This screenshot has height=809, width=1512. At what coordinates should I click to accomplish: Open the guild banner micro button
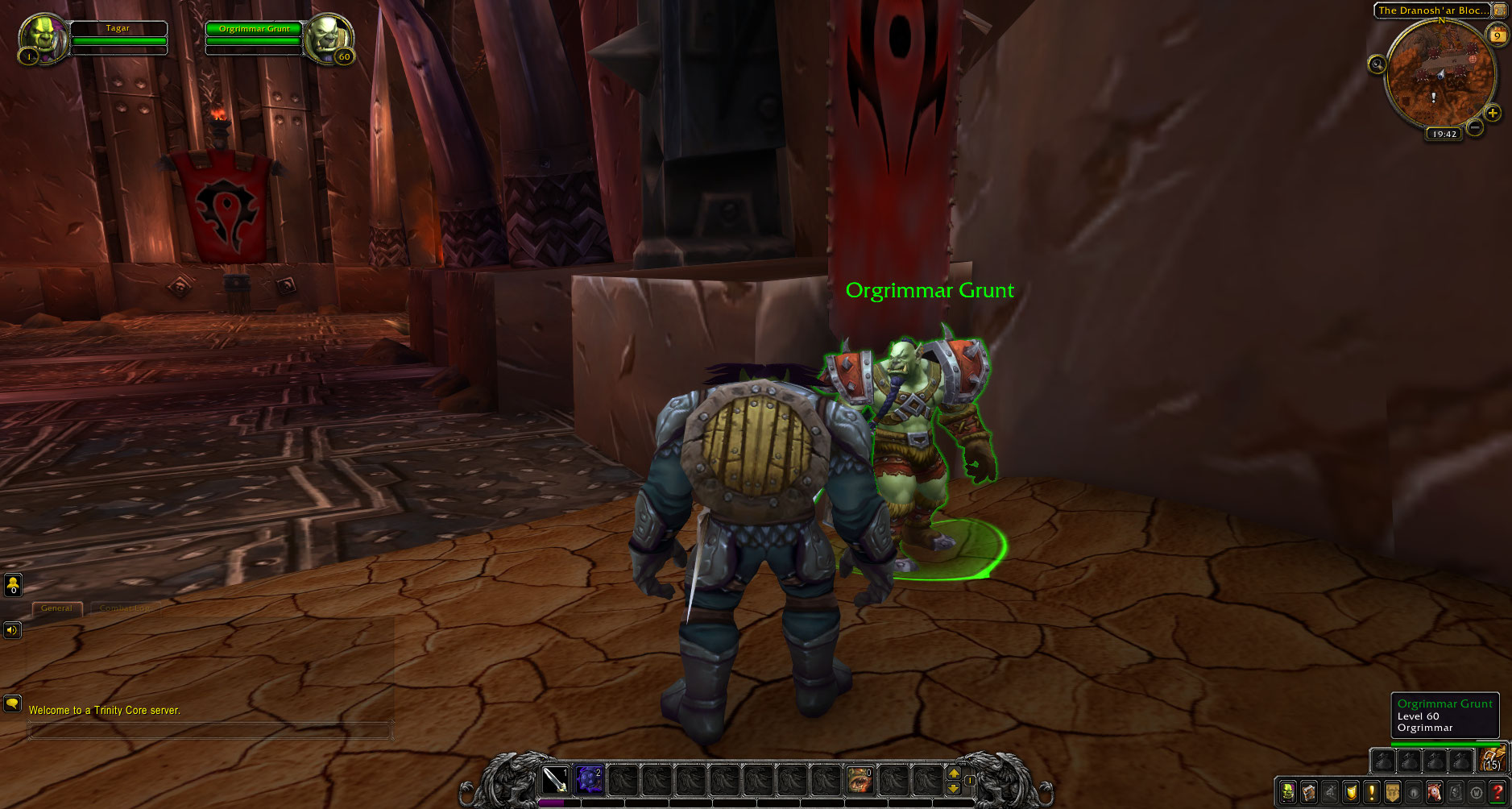(1393, 792)
